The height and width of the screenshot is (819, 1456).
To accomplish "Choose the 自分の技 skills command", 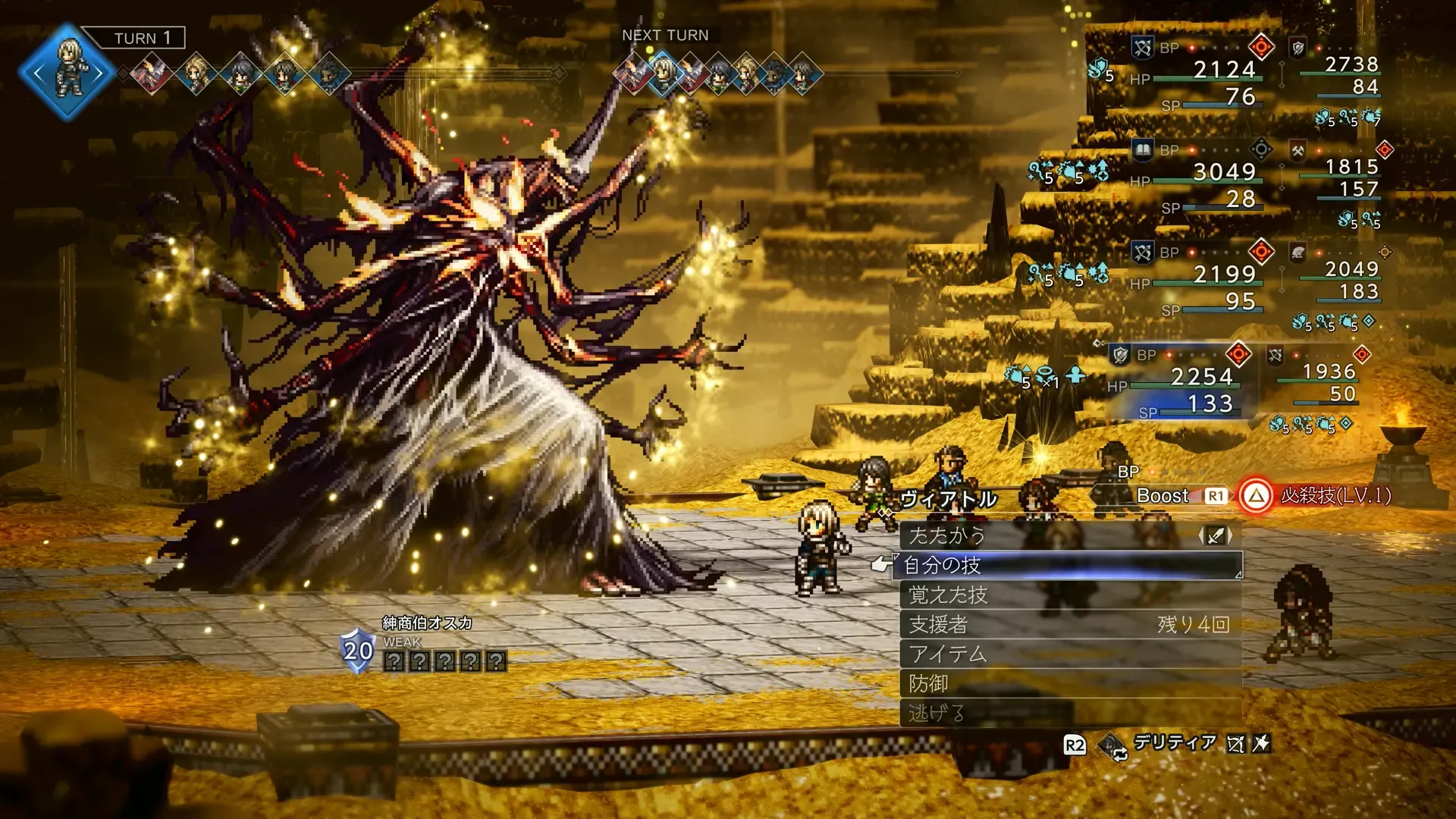I will pos(1069,566).
